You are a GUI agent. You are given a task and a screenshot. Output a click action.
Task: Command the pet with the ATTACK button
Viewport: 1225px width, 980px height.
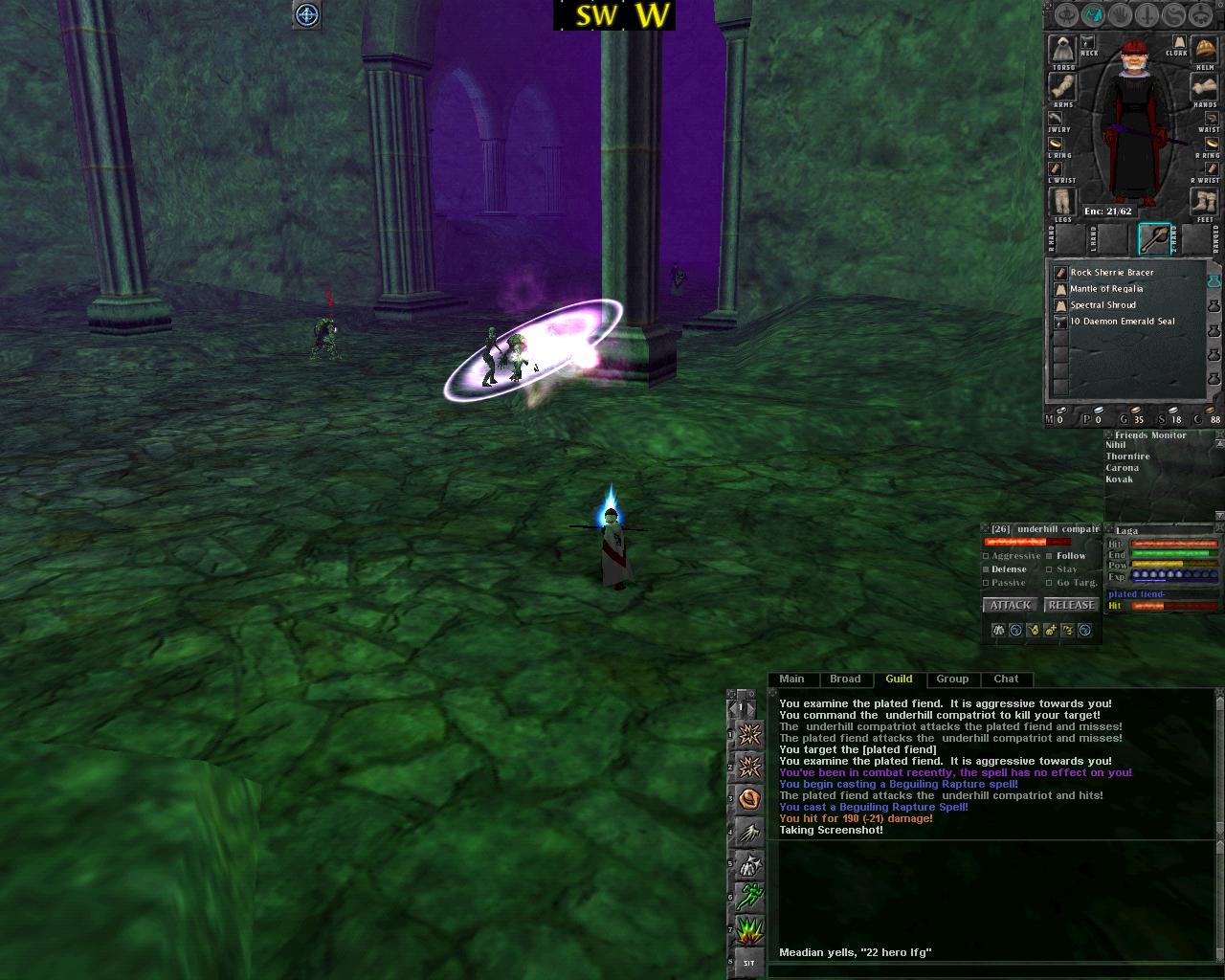[1010, 605]
